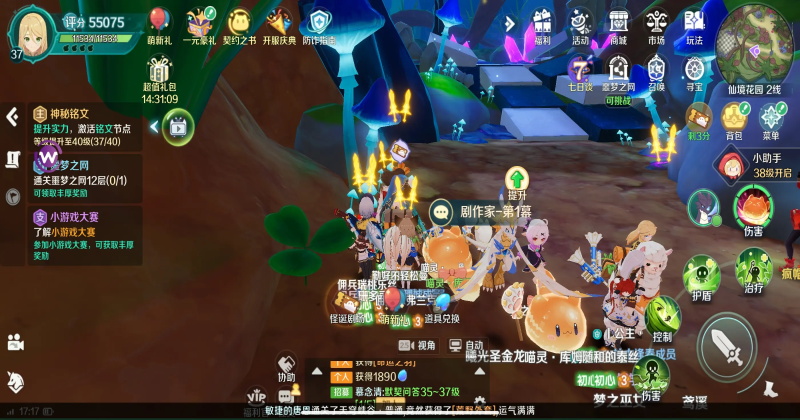
Task: Open the 萌新礼 balloon newbie gift
Action: (159, 24)
